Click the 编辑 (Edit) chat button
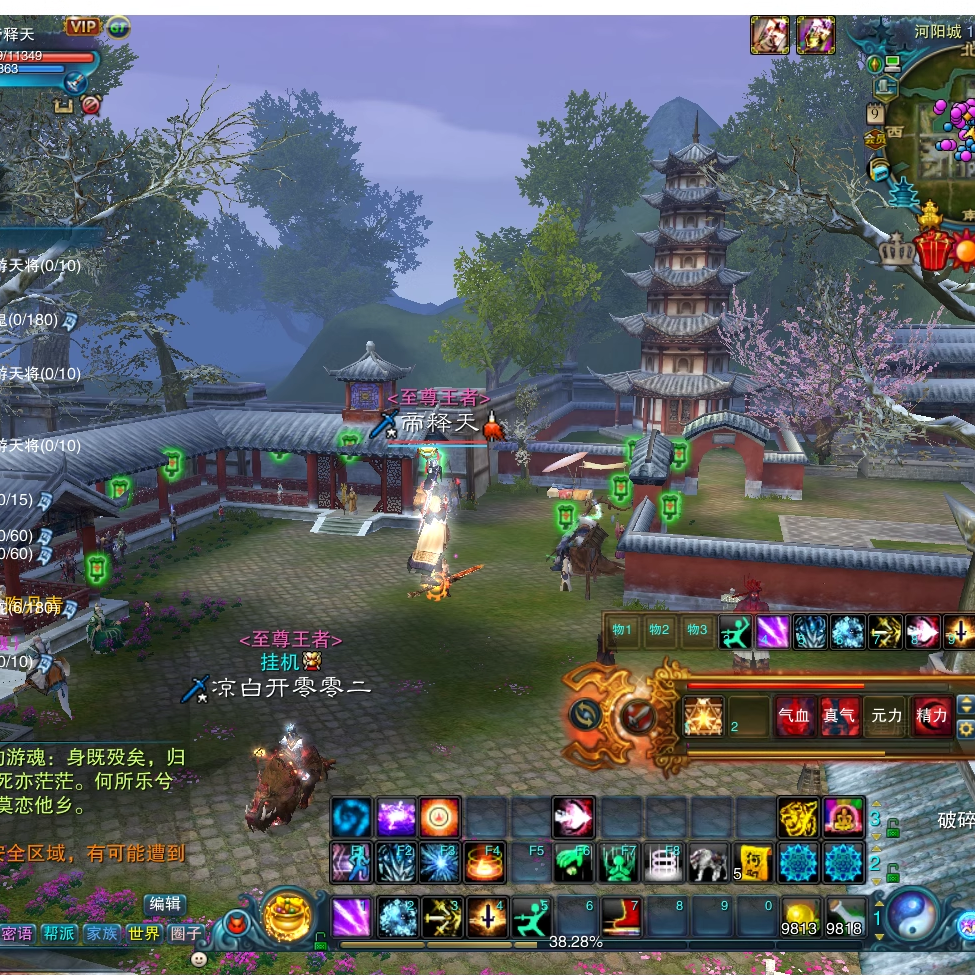975x975 pixels. point(165,904)
